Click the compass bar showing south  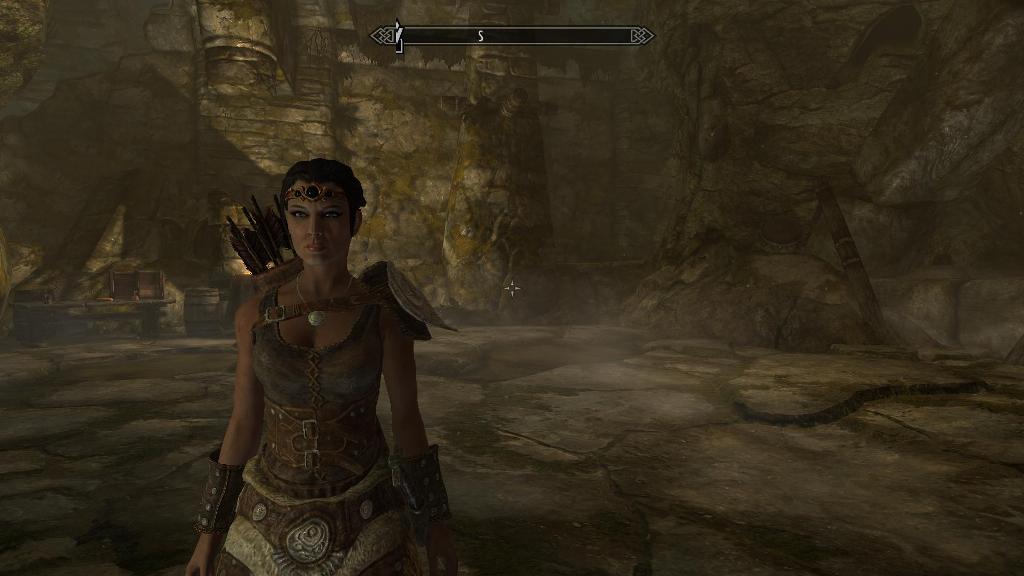512,36
